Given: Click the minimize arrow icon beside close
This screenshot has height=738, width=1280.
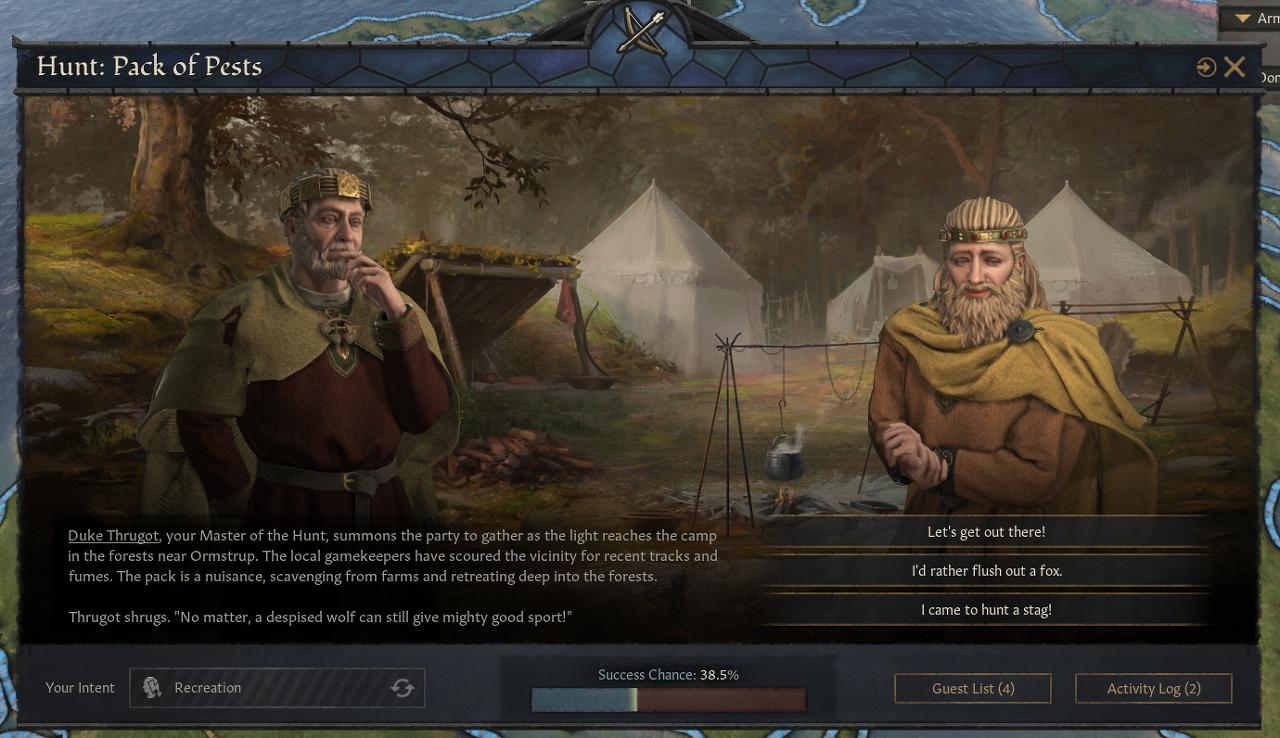Looking at the screenshot, I should pyautogui.click(x=1206, y=67).
